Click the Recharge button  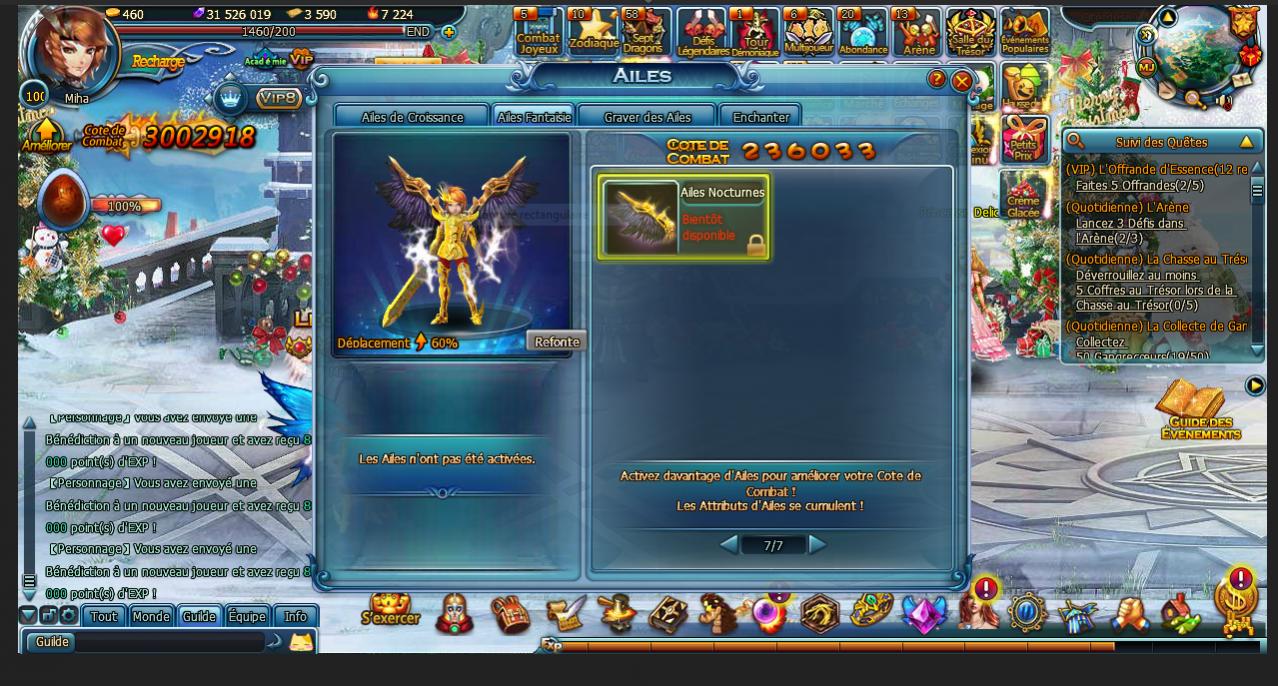(158, 62)
